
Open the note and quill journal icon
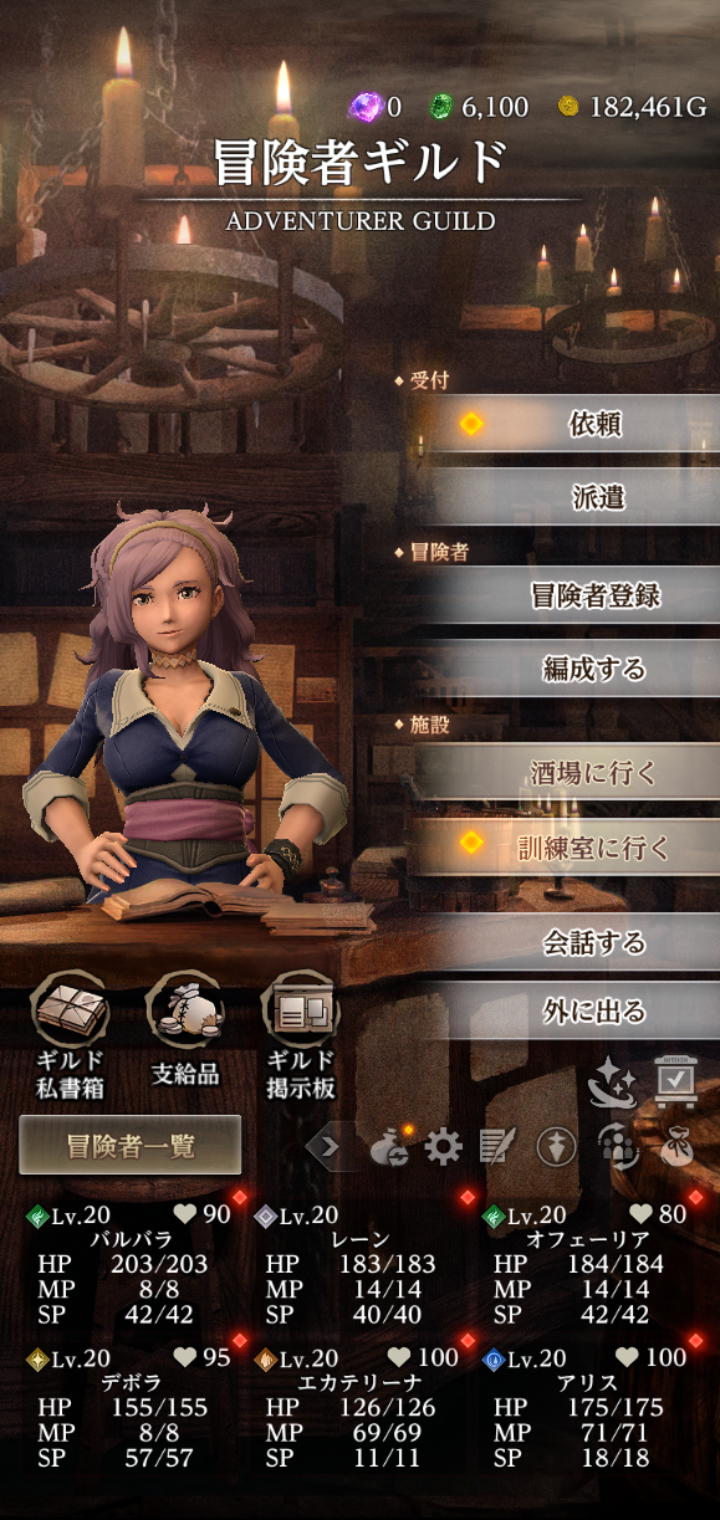pos(497,1146)
